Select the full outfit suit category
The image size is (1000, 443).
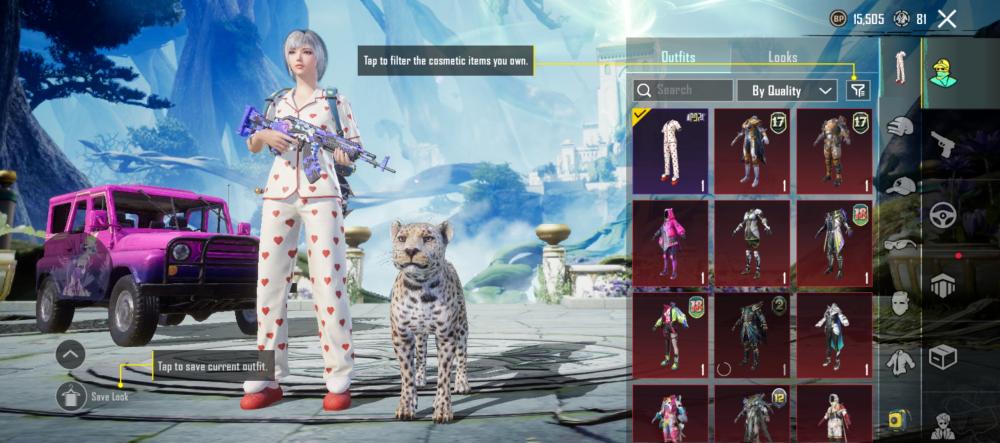(901, 70)
